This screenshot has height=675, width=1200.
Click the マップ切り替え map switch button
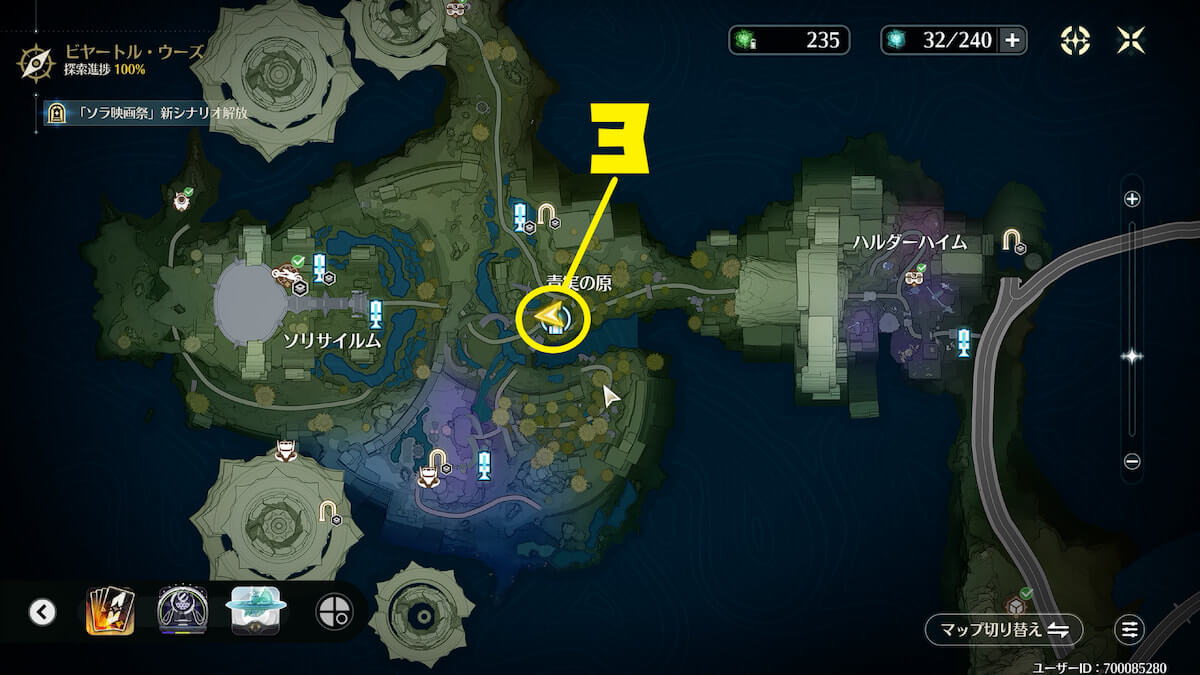pyautogui.click(x=1004, y=629)
